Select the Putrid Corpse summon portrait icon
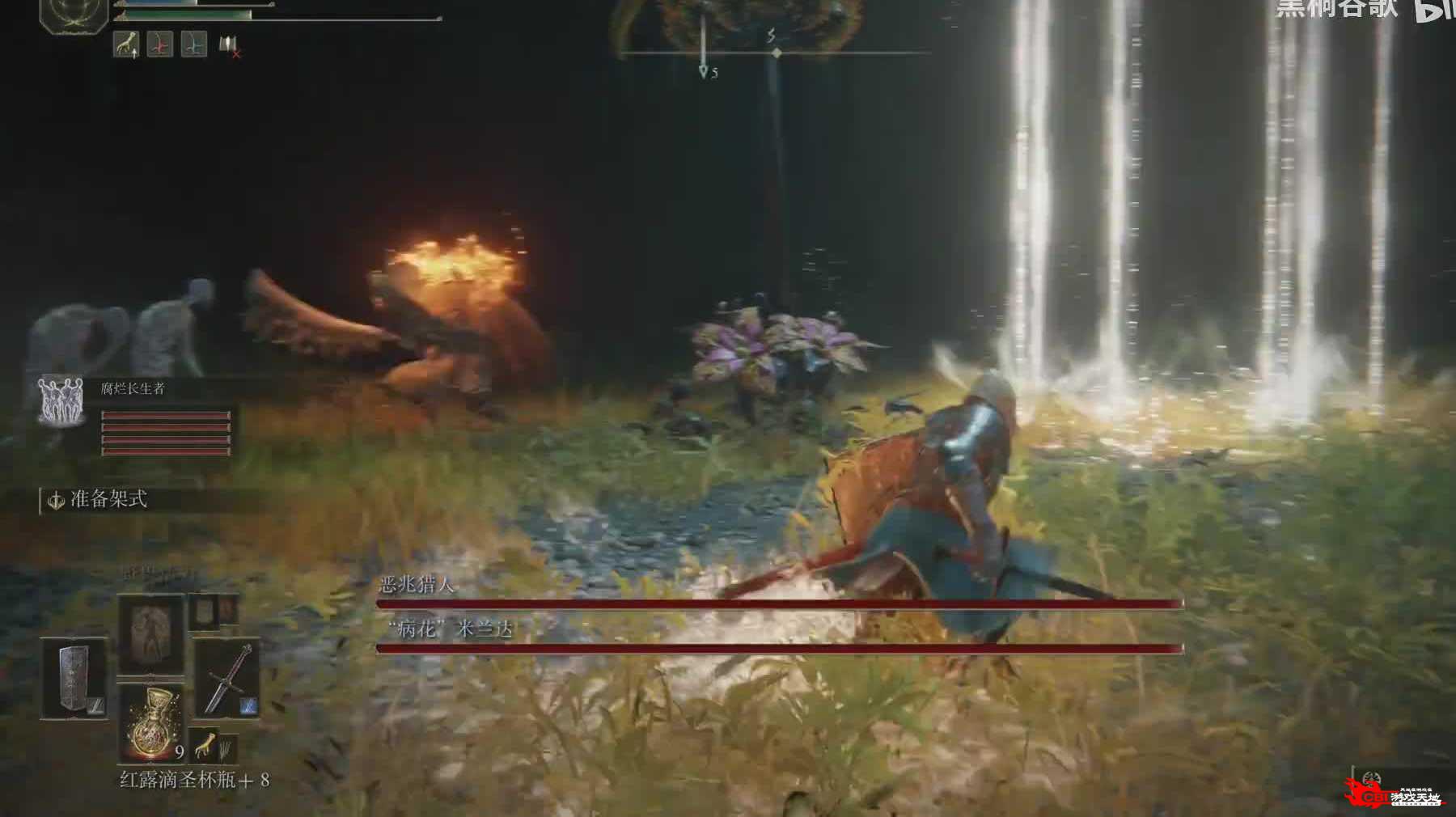The height and width of the screenshot is (817, 1456). tap(62, 402)
